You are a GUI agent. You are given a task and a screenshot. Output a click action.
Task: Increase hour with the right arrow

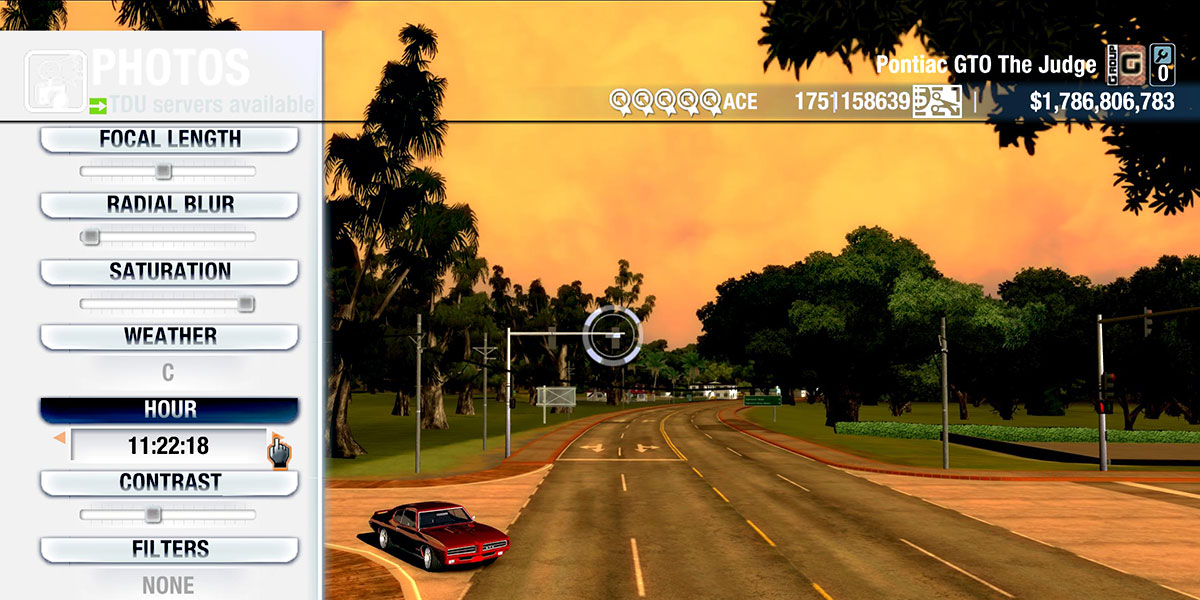pyautogui.click(x=273, y=440)
